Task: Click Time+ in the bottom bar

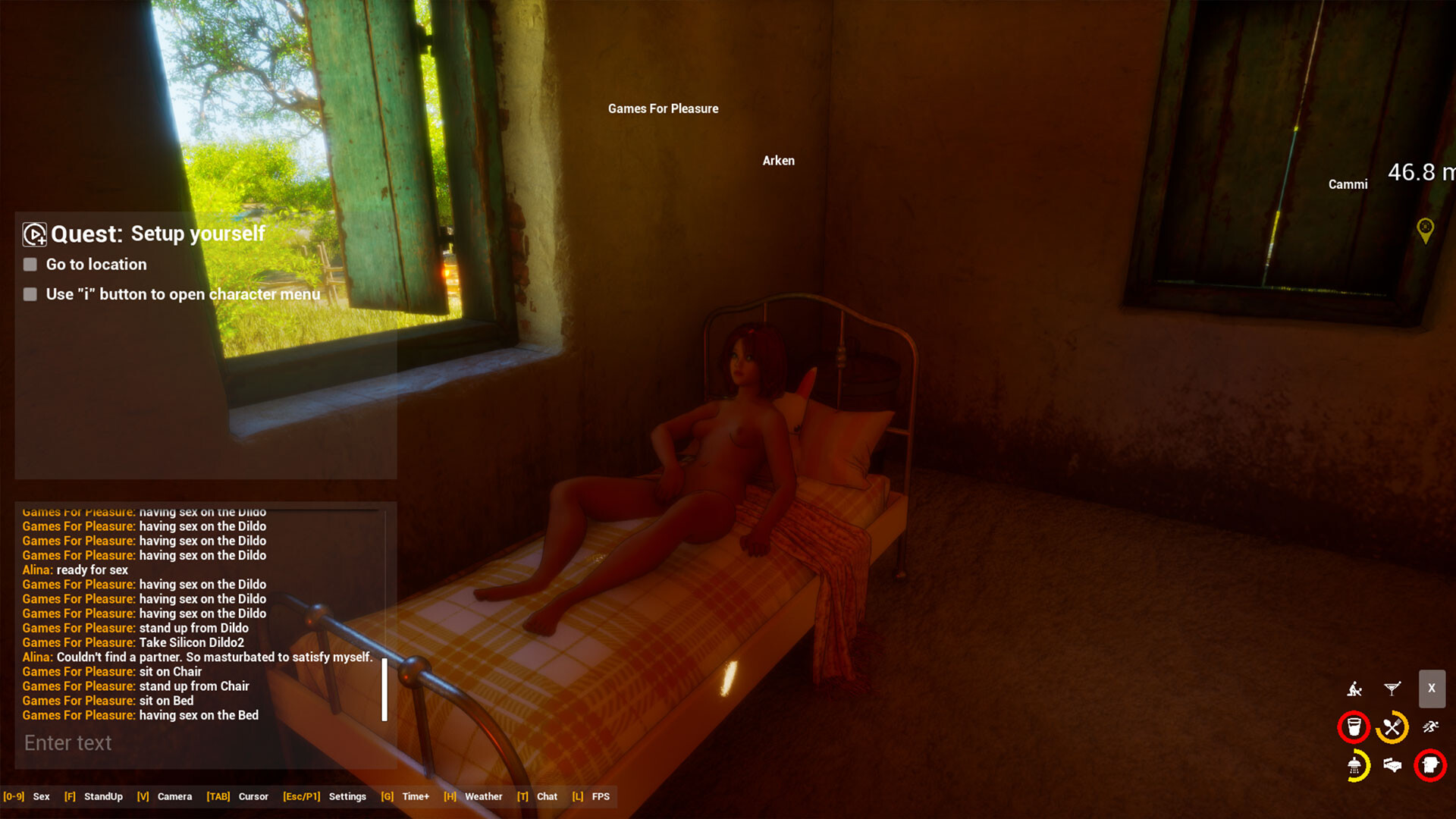Action: 416,796
